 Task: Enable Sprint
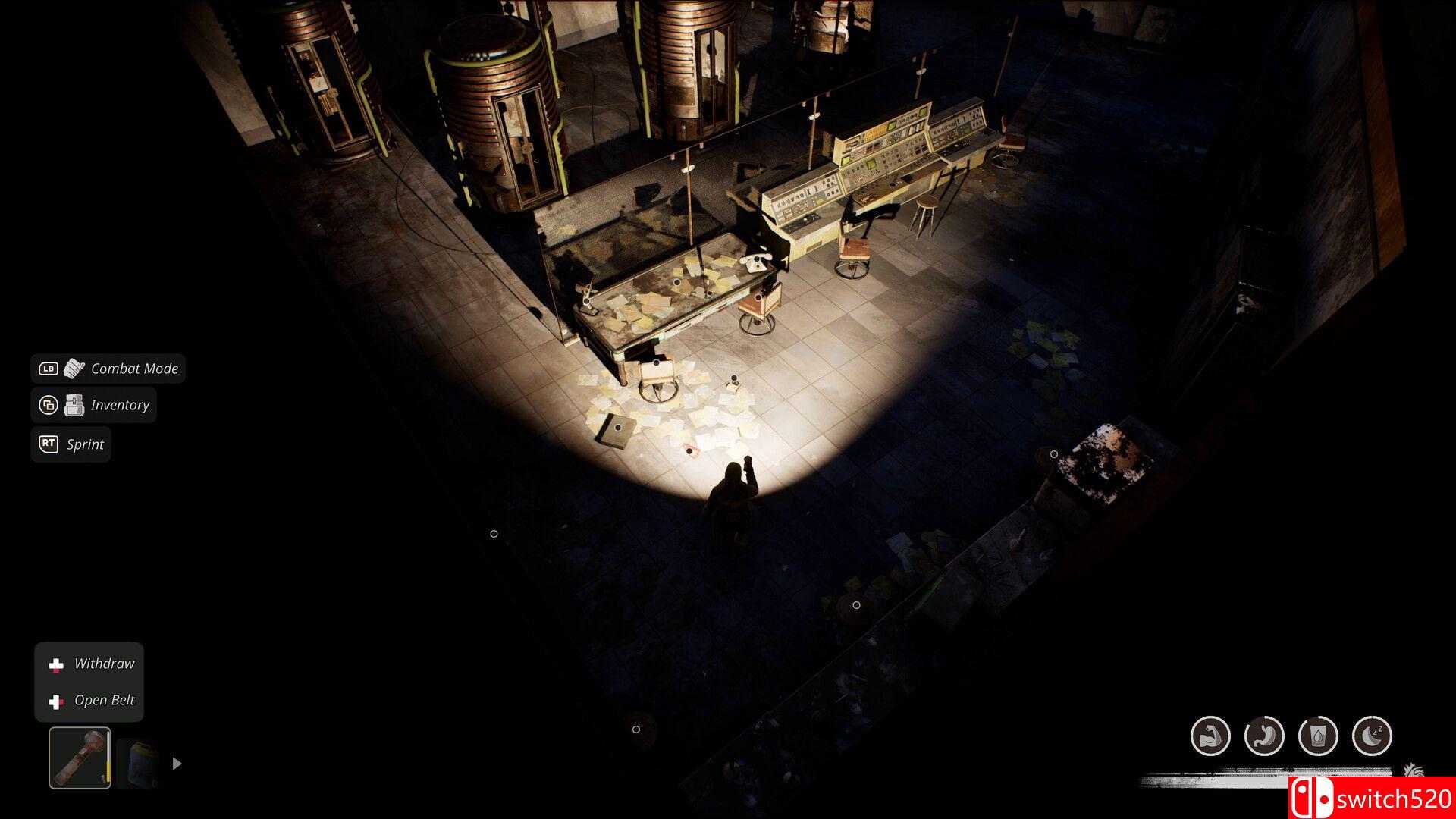pos(83,444)
